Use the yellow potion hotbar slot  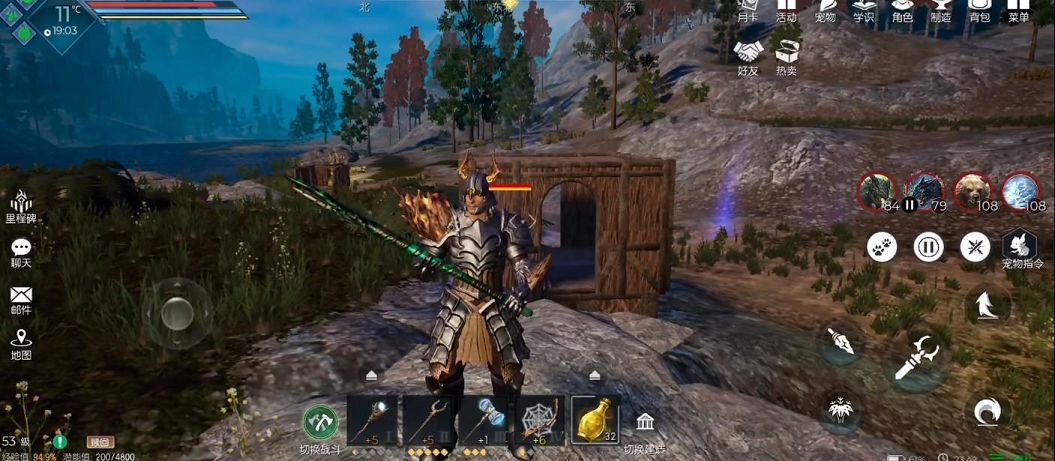(595, 419)
